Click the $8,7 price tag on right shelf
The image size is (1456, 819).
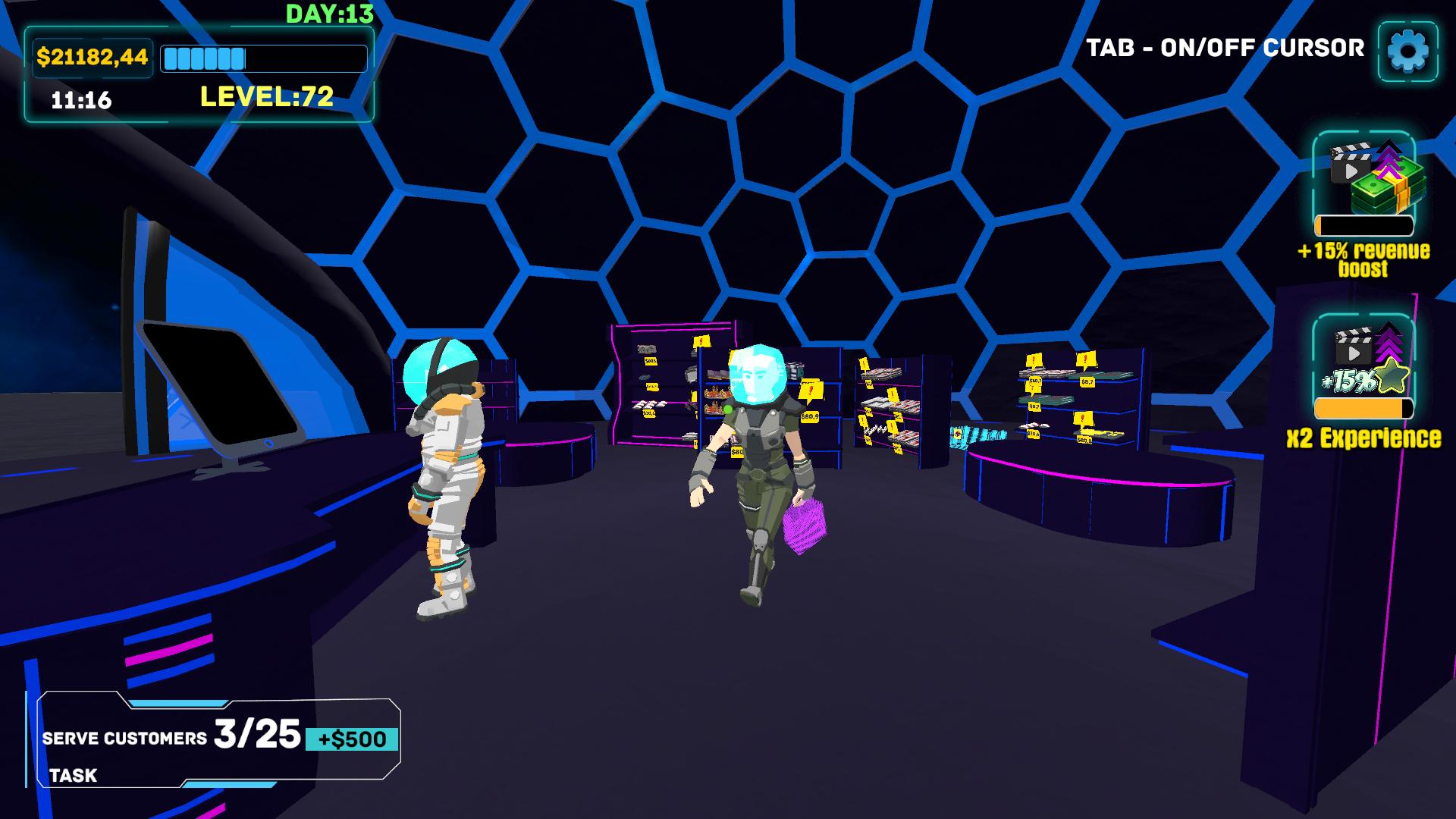1087,382
